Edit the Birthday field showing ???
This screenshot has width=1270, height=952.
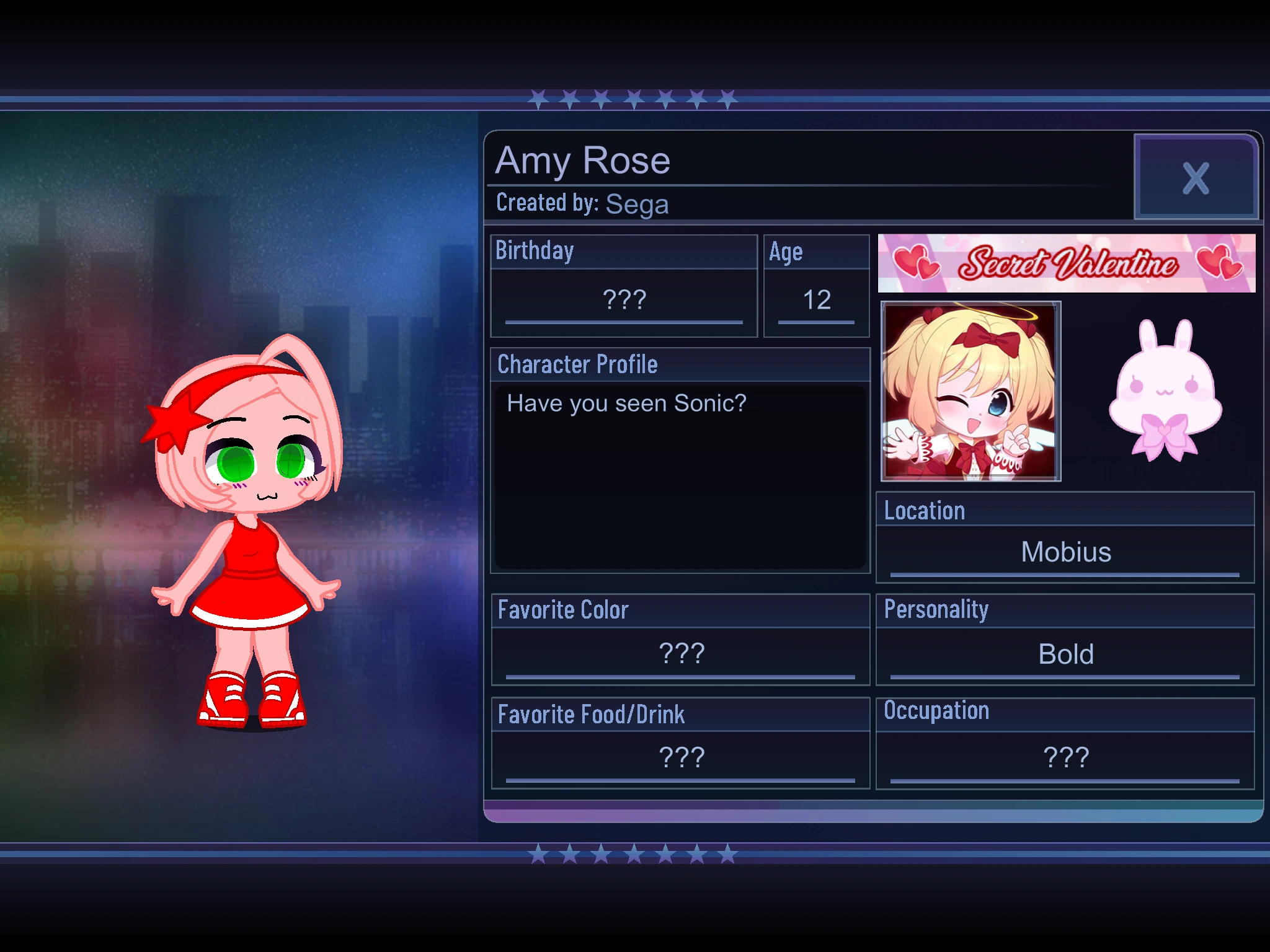point(623,301)
